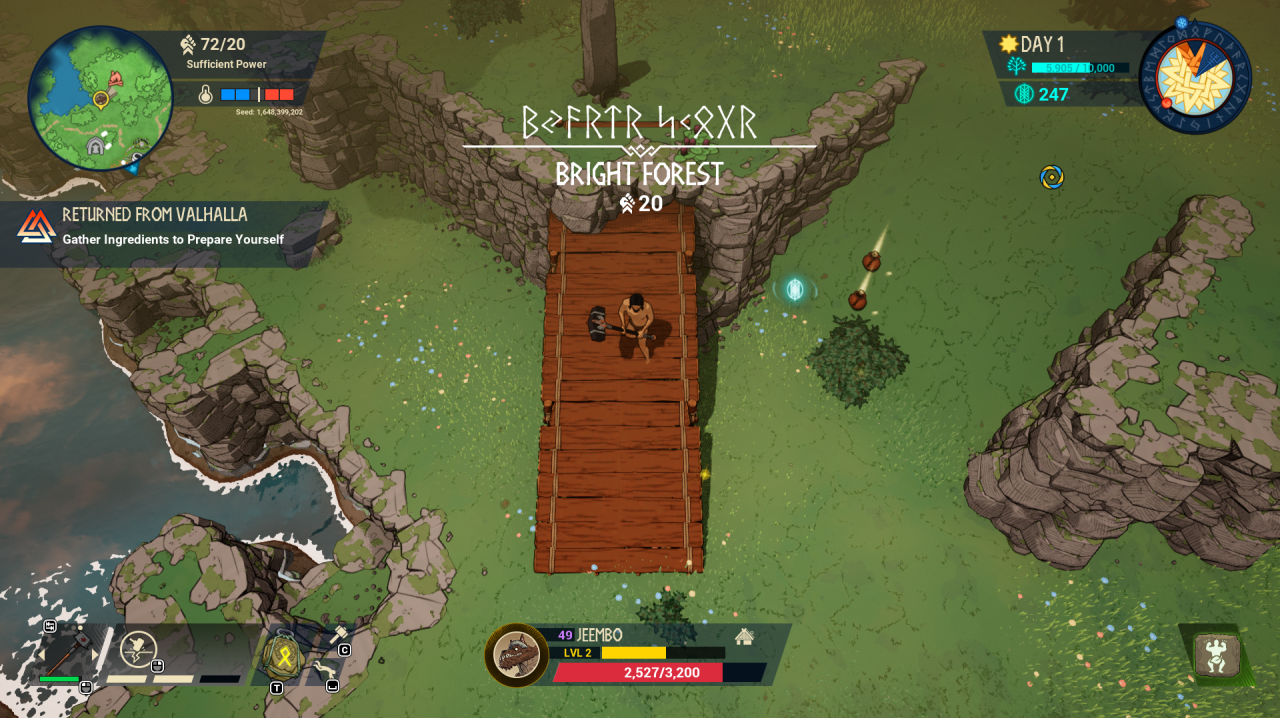Image resolution: width=1280 pixels, height=718 pixels.
Task: Click the house icon beside Jeembo's name
Action: (x=744, y=636)
